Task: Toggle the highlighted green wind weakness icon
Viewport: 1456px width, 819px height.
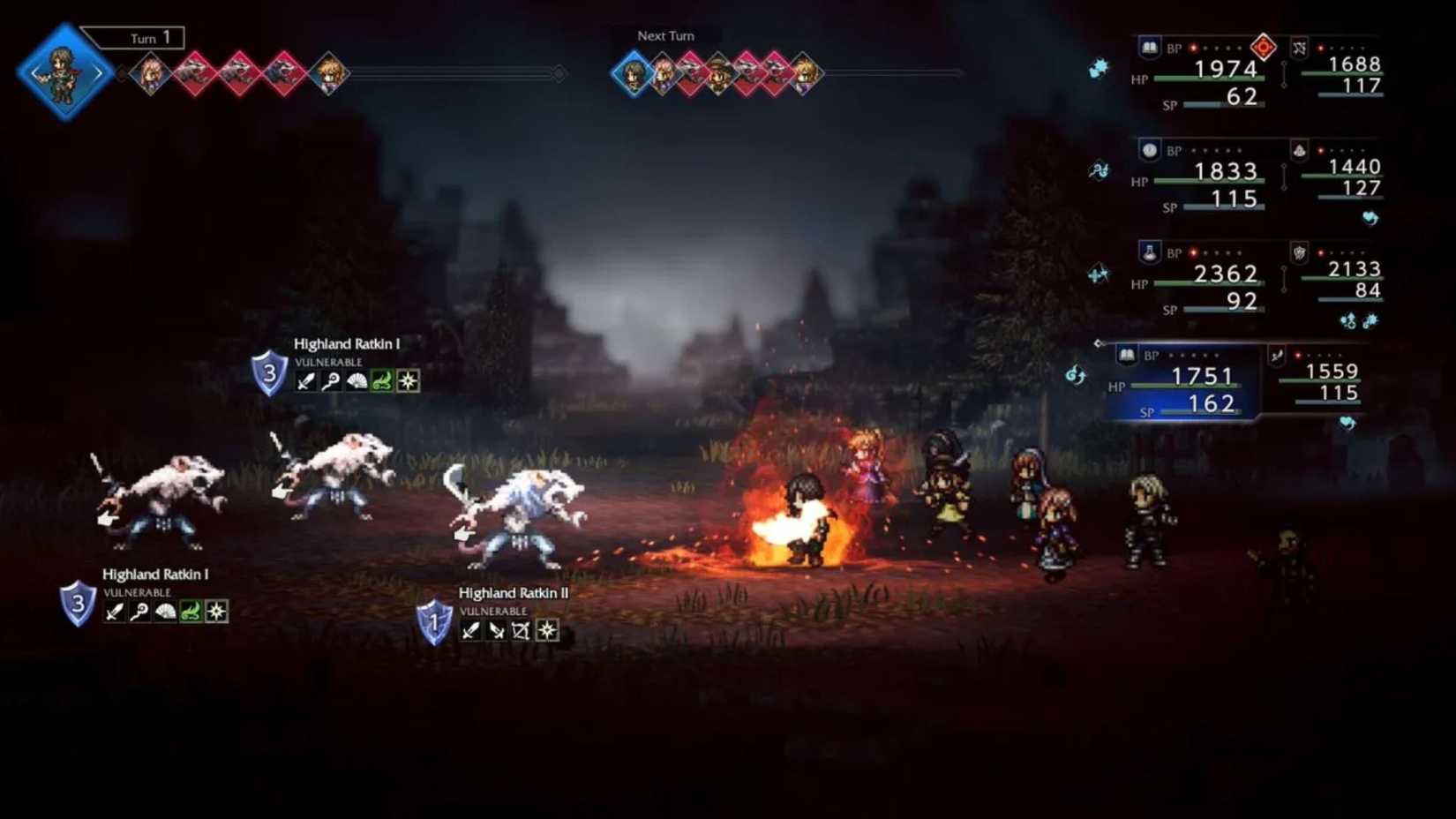Action: point(382,381)
